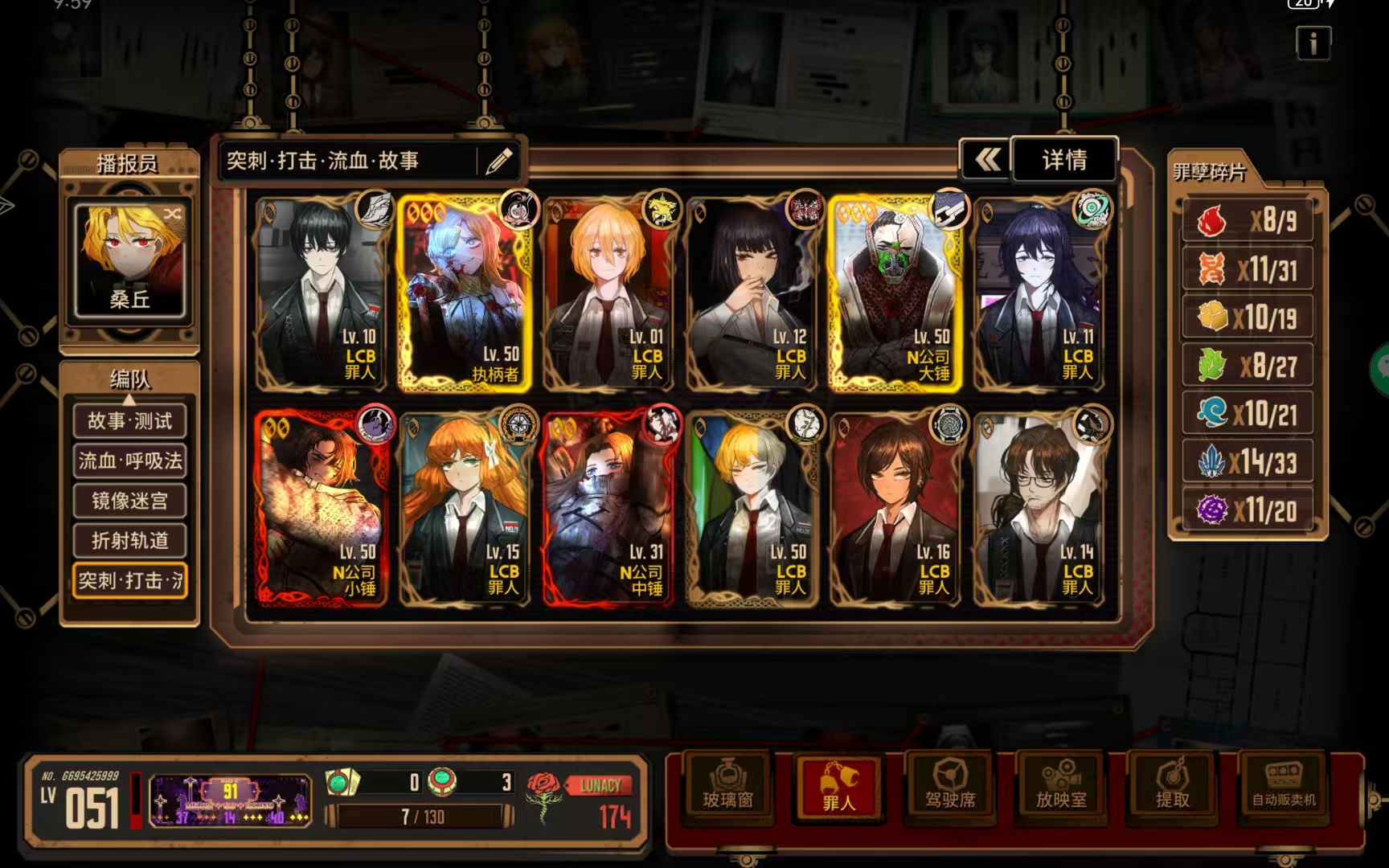Click the Lunacy rose currency counter
1389x868 pixels.
click(580, 800)
